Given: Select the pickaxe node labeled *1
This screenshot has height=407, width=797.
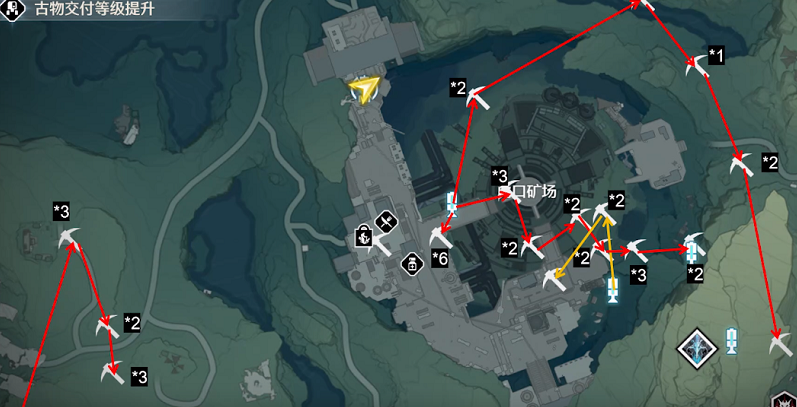Looking at the screenshot, I should click(697, 68).
